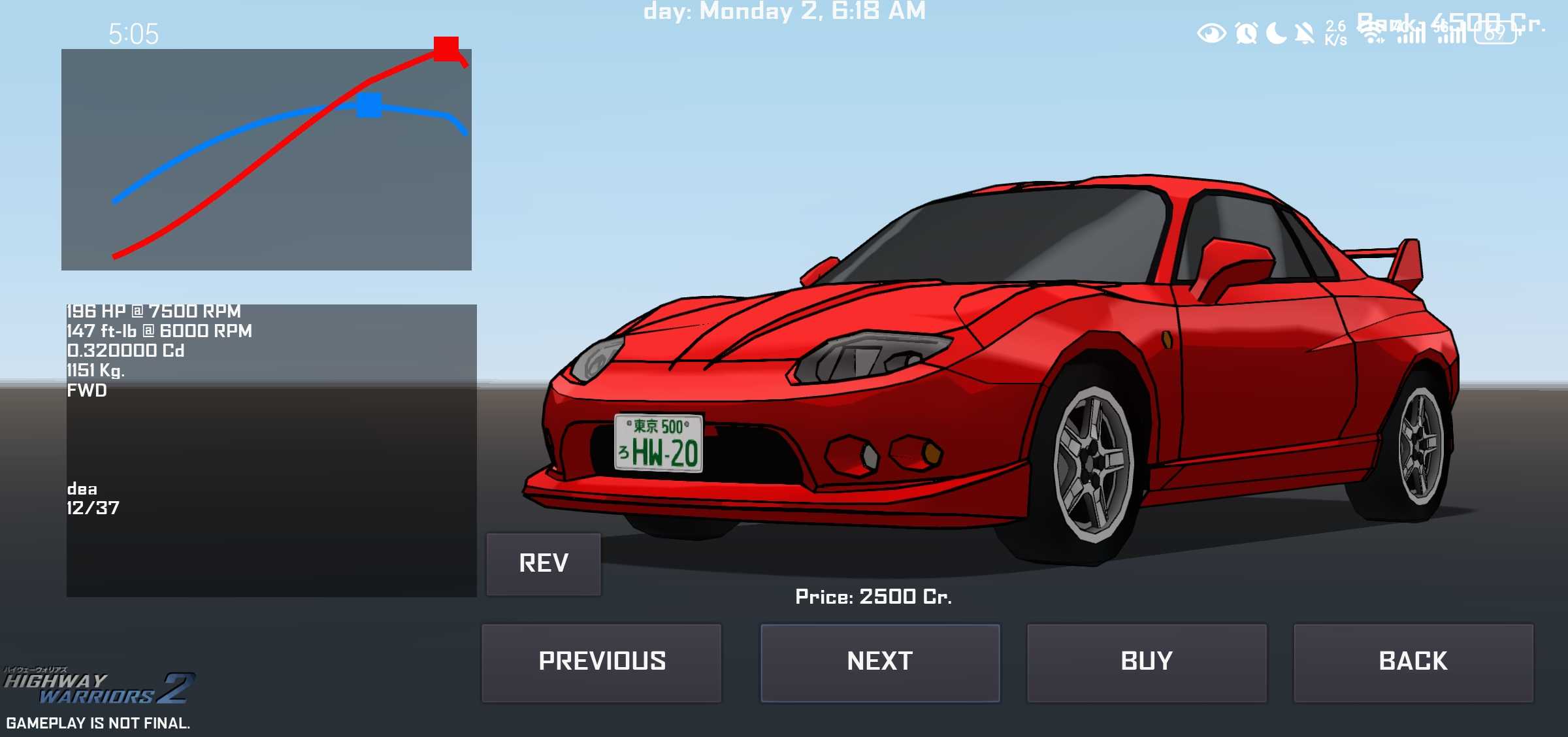
Task: Click the REV button
Action: pyautogui.click(x=544, y=564)
